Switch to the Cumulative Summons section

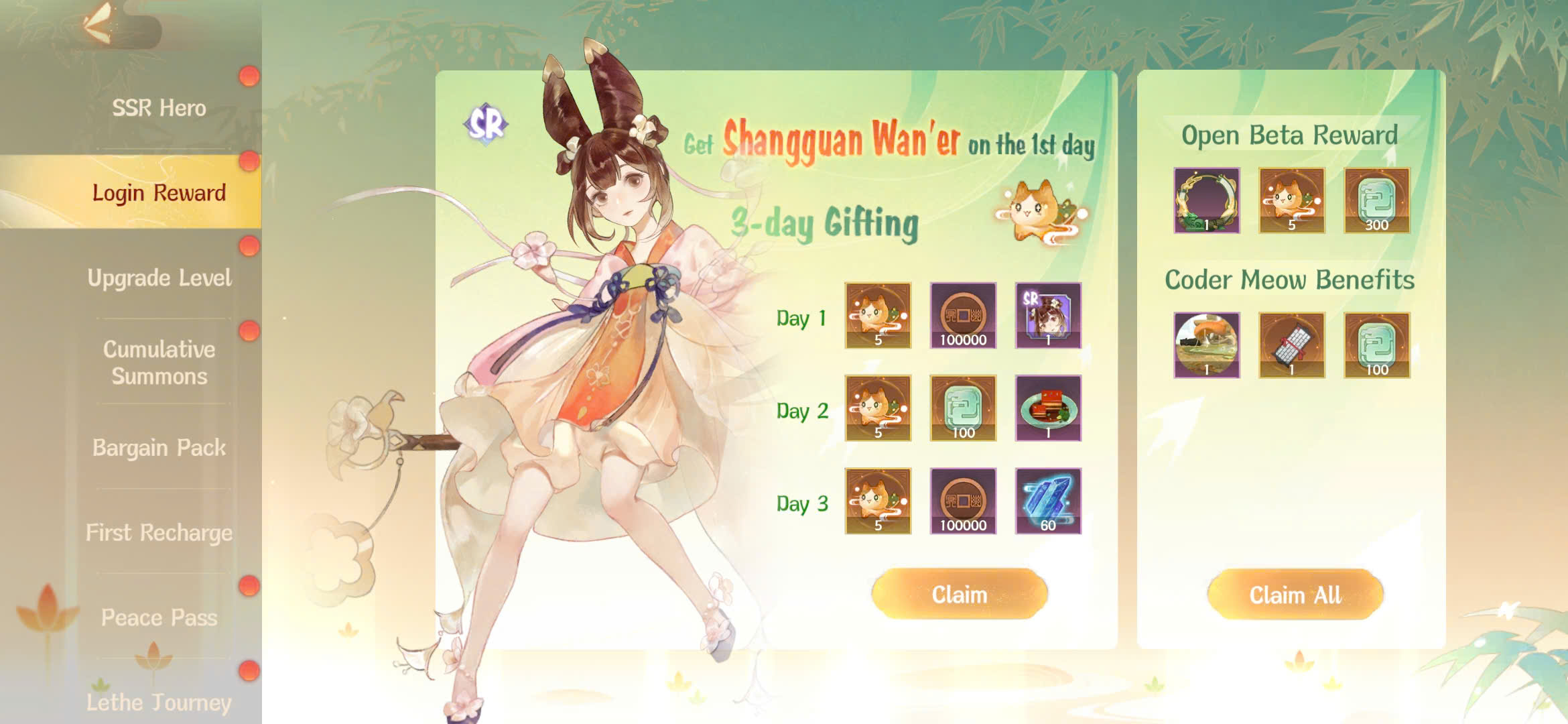pyautogui.click(x=159, y=363)
